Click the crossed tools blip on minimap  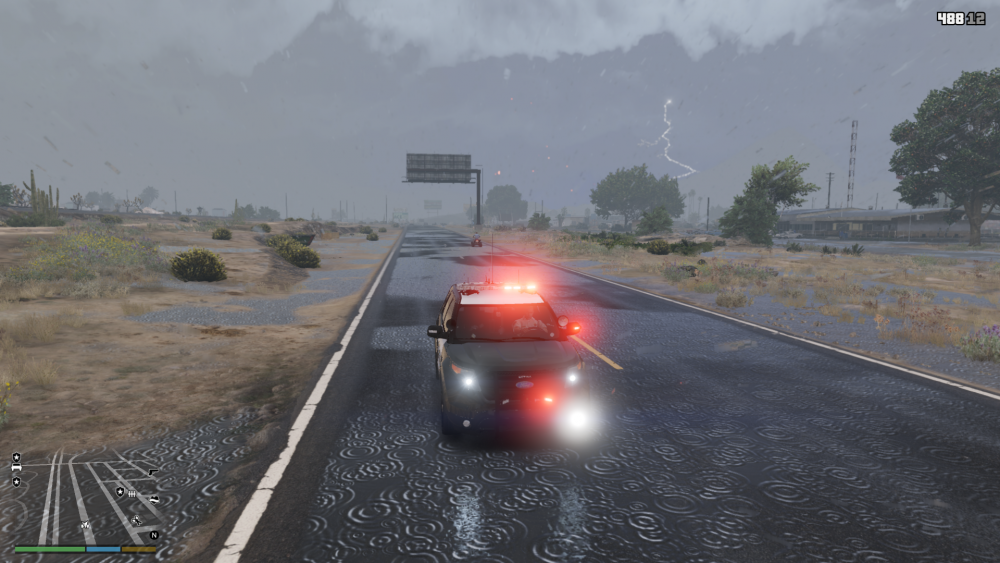(136, 520)
